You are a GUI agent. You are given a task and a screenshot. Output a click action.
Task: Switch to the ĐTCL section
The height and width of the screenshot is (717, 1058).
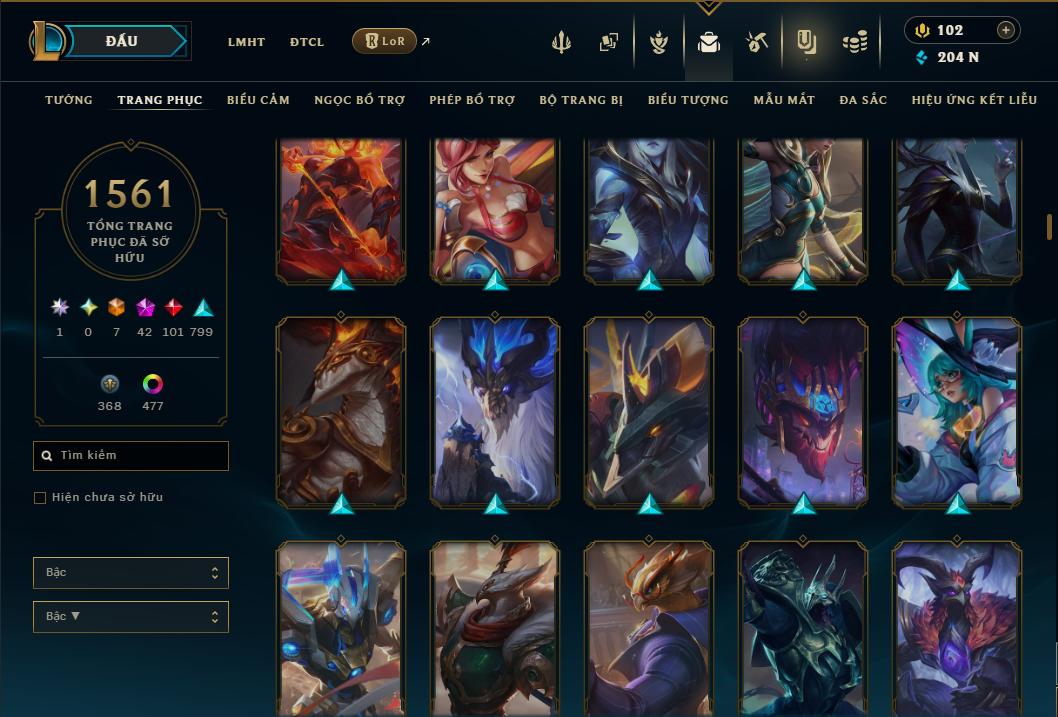[307, 42]
